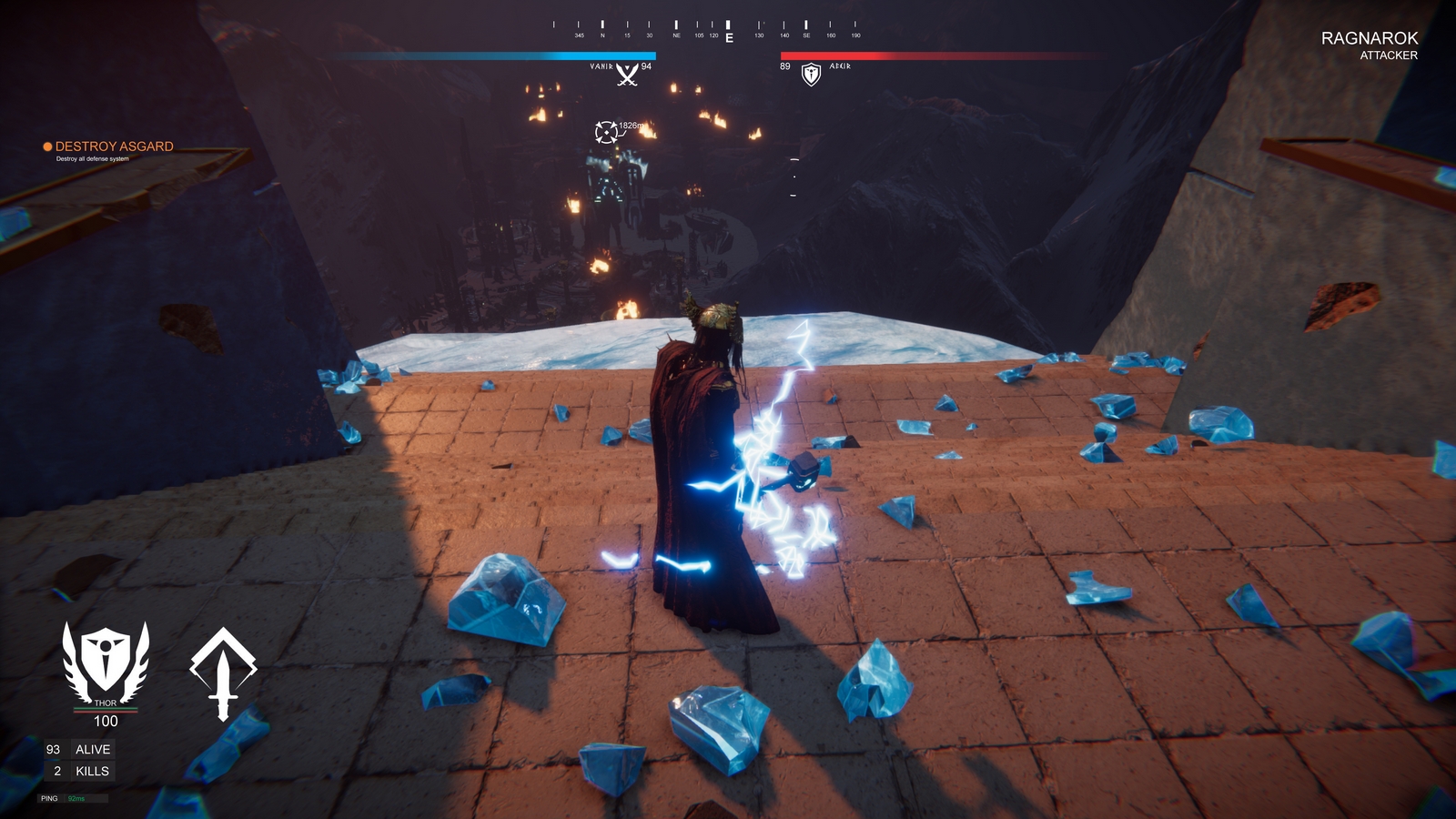
Task: Select the Thor winged shield emblem
Action: (x=106, y=657)
